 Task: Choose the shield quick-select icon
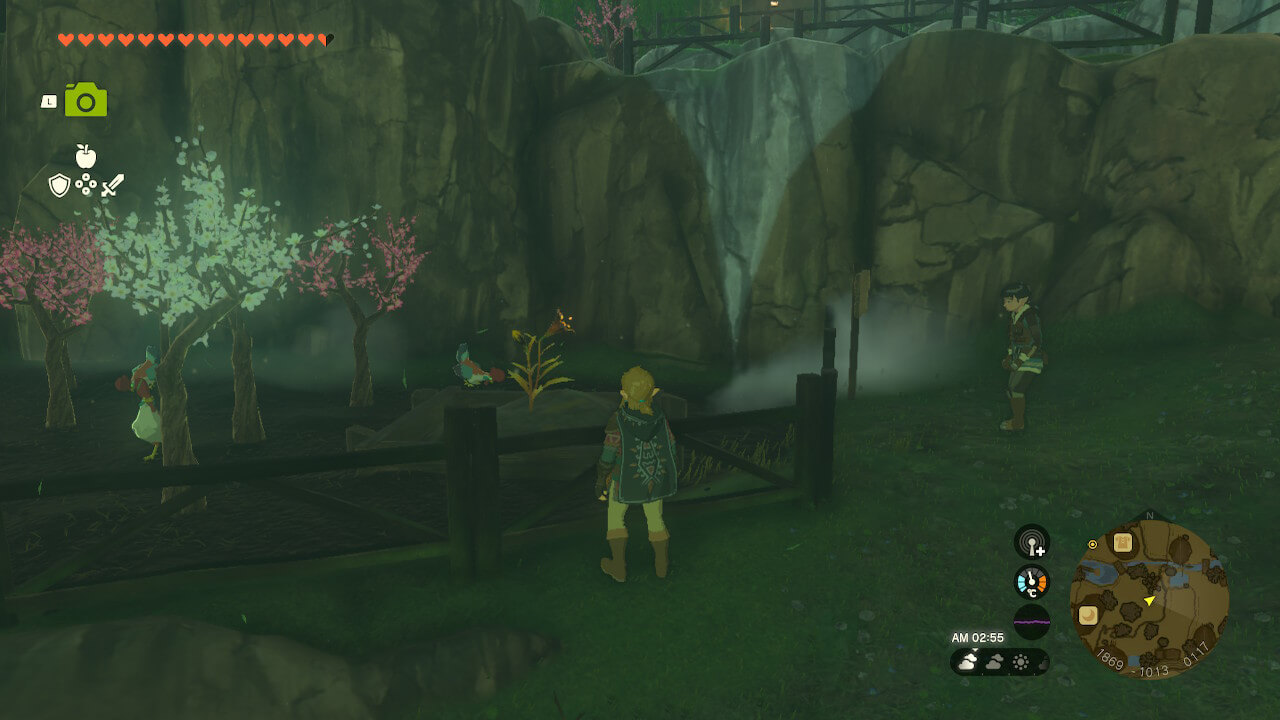(x=59, y=185)
